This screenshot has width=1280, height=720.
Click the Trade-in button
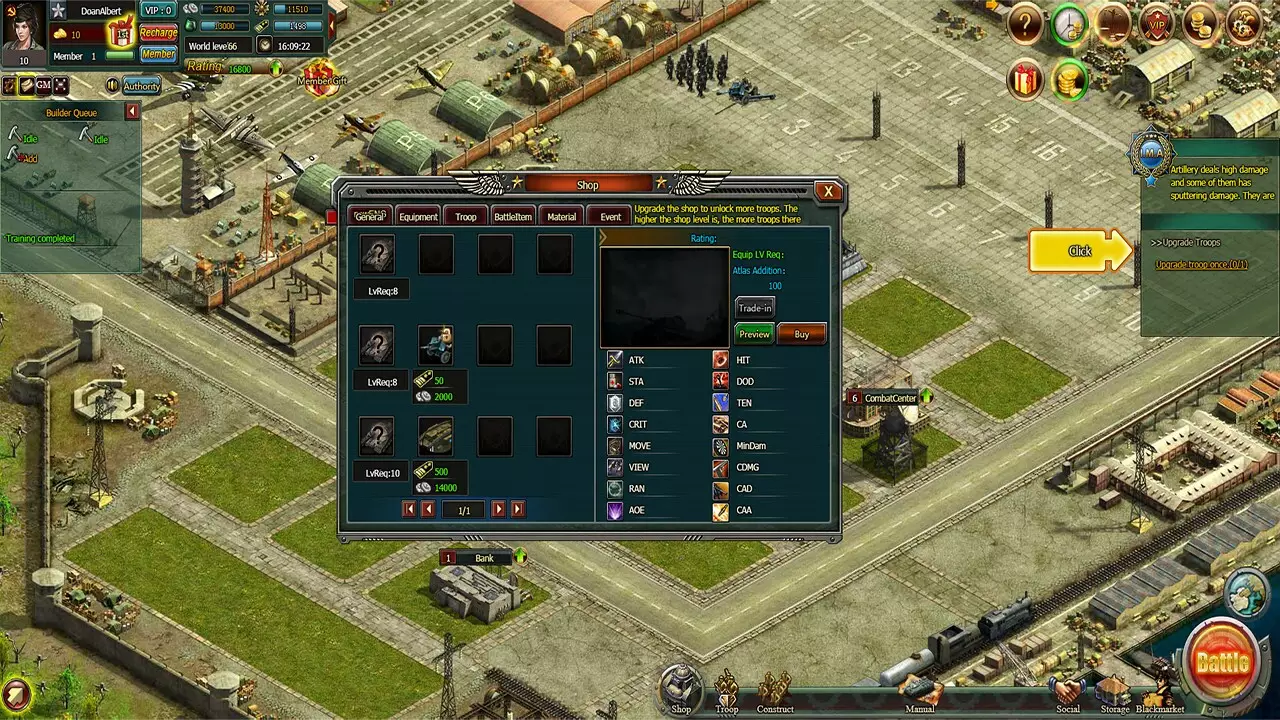point(754,308)
